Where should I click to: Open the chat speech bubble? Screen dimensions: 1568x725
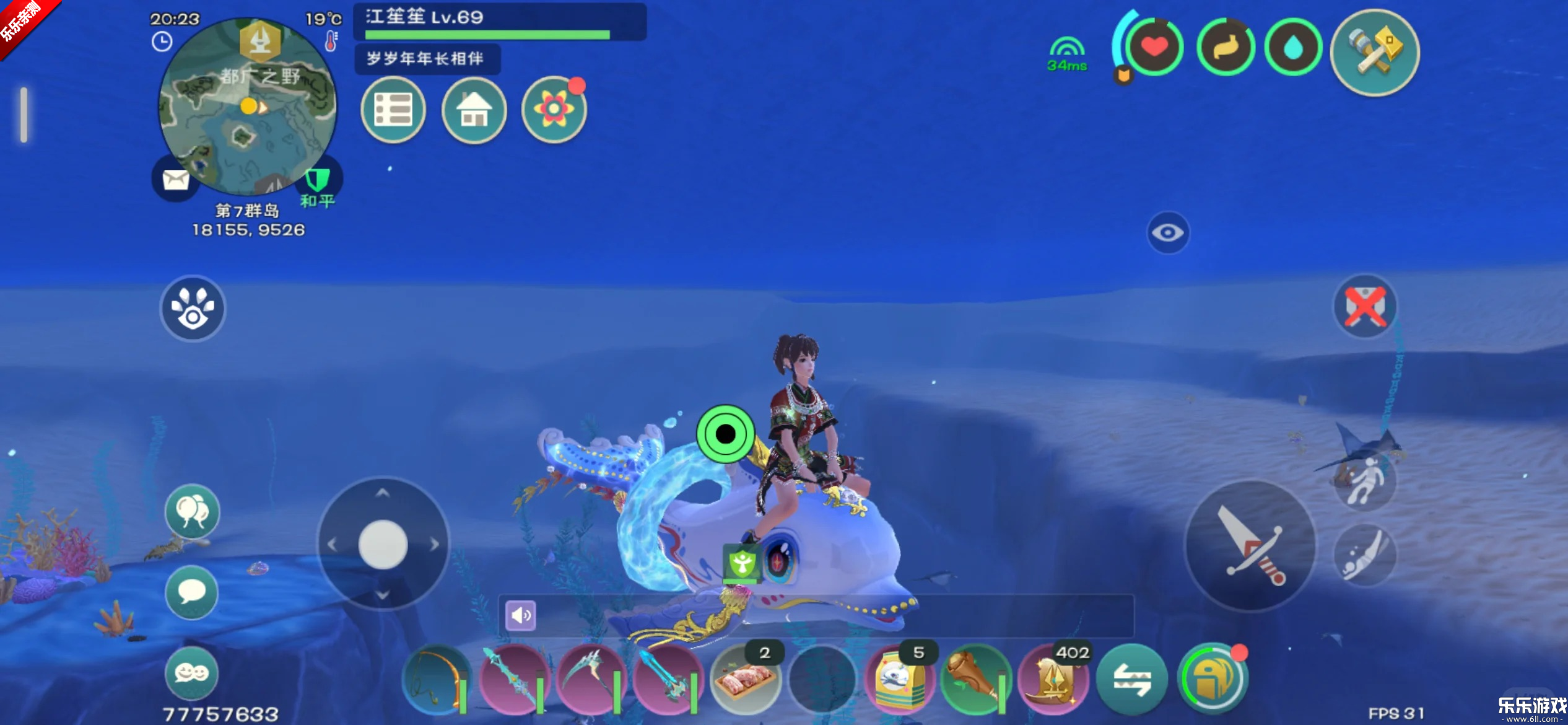pyautogui.click(x=192, y=592)
